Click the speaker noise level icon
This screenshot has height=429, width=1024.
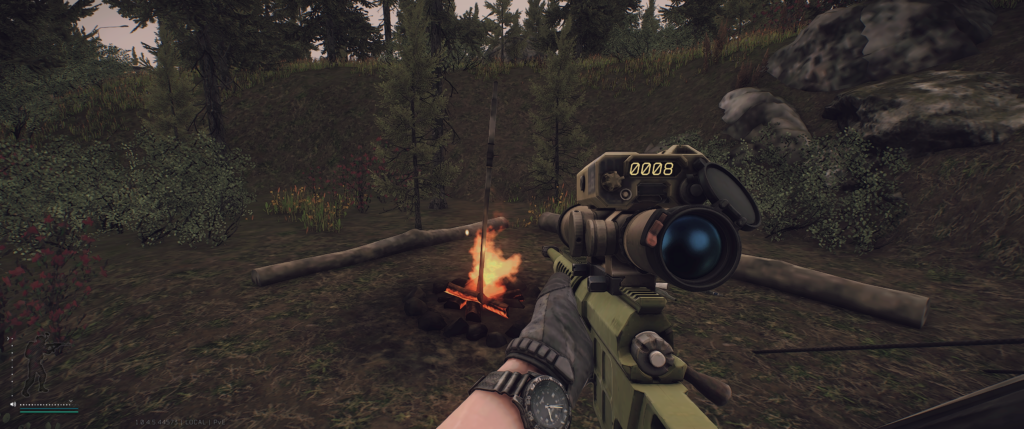(13, 404)
